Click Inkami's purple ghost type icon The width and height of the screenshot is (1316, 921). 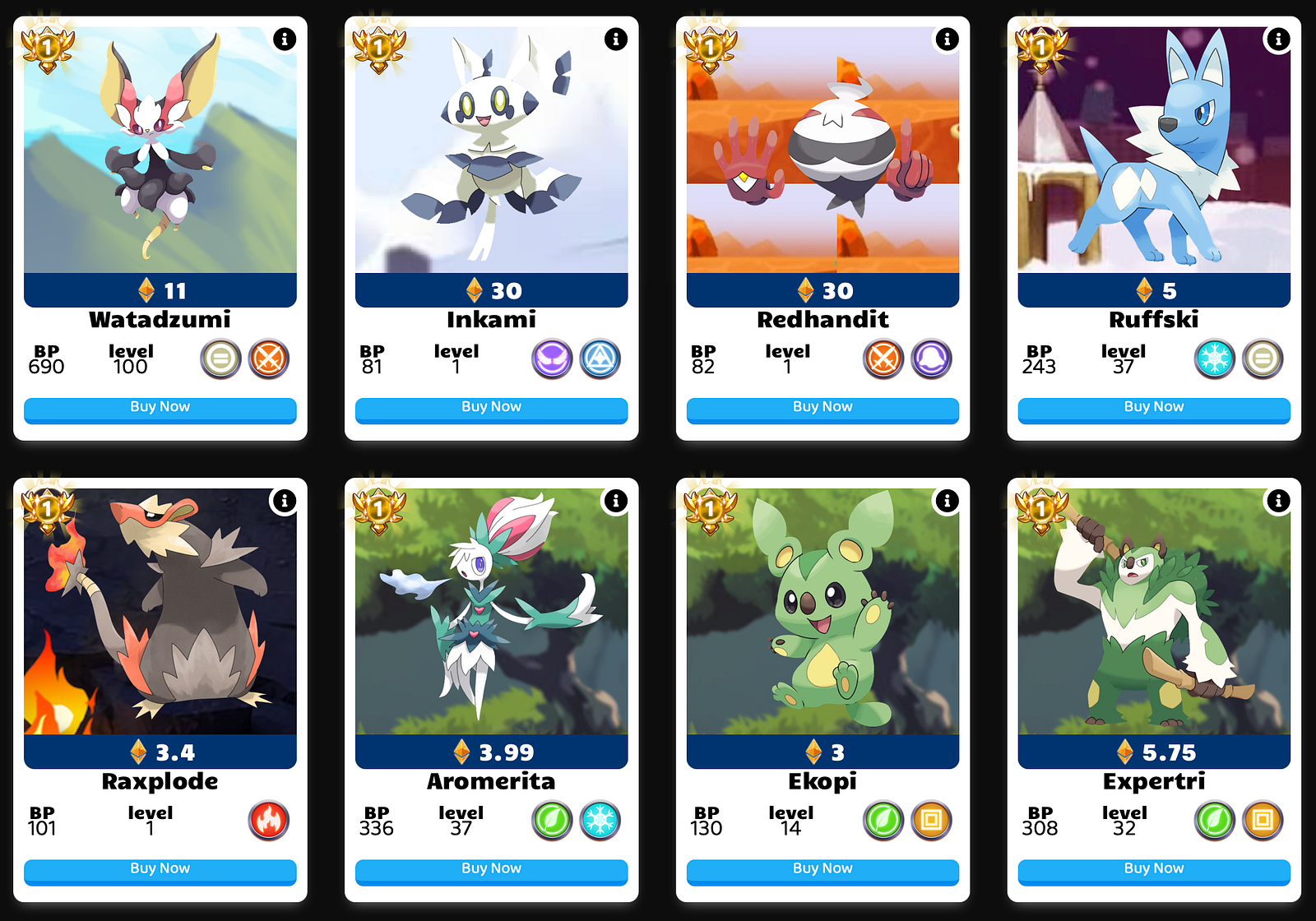click(x=552, y=359)
